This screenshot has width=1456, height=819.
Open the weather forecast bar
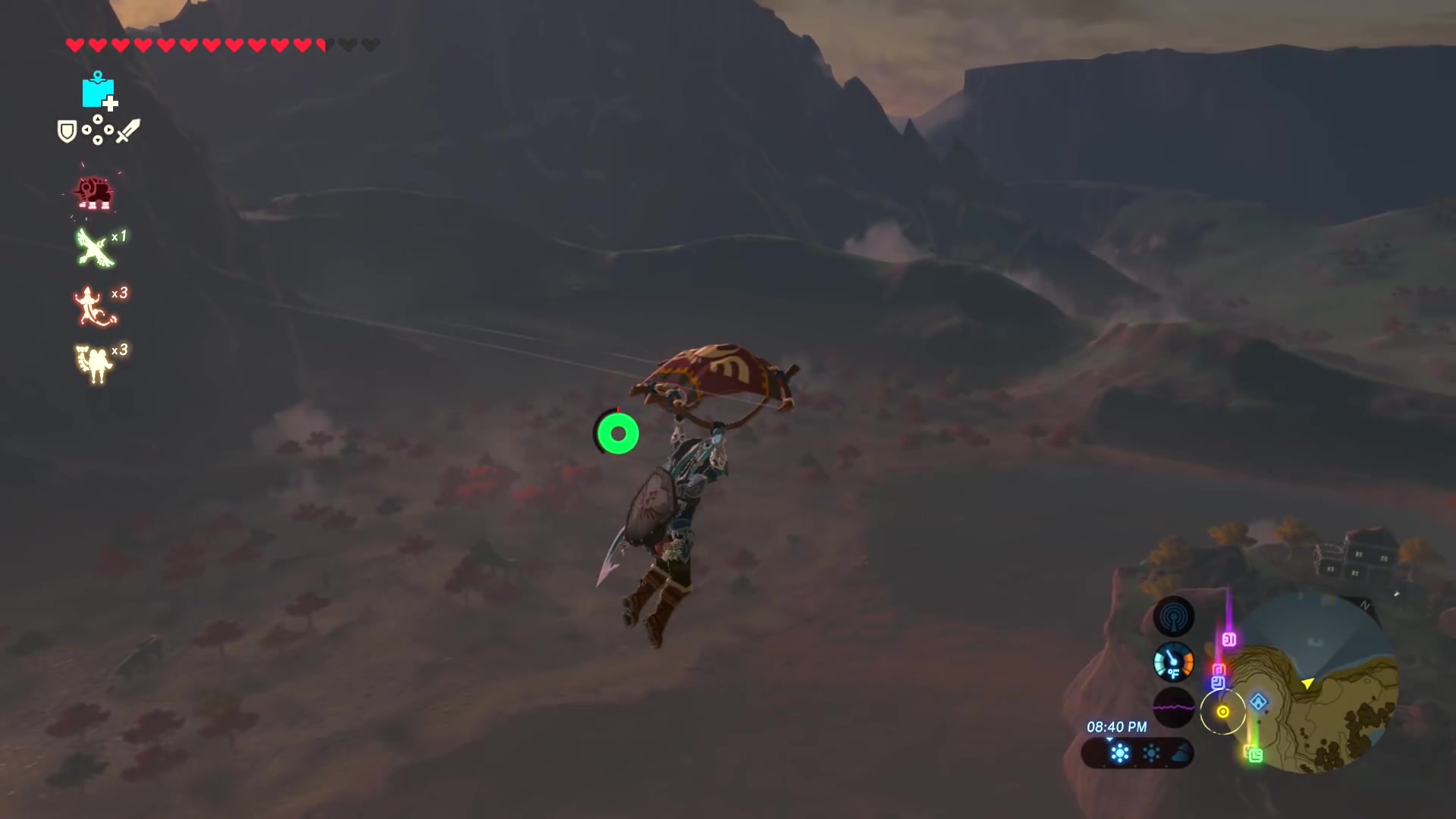[x=1137, y=753]
